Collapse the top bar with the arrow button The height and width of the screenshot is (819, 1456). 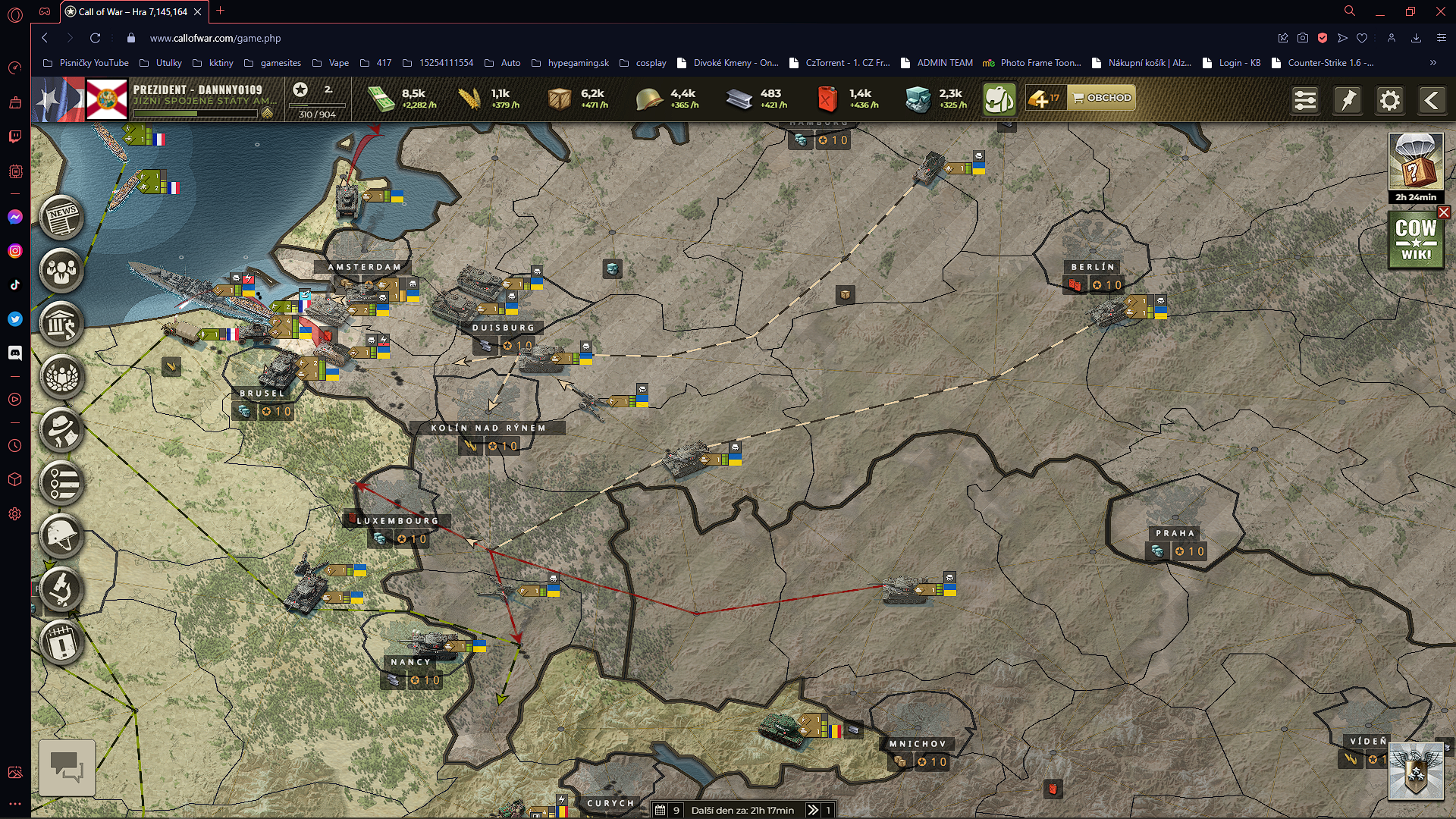click(x=1432, y=100)
